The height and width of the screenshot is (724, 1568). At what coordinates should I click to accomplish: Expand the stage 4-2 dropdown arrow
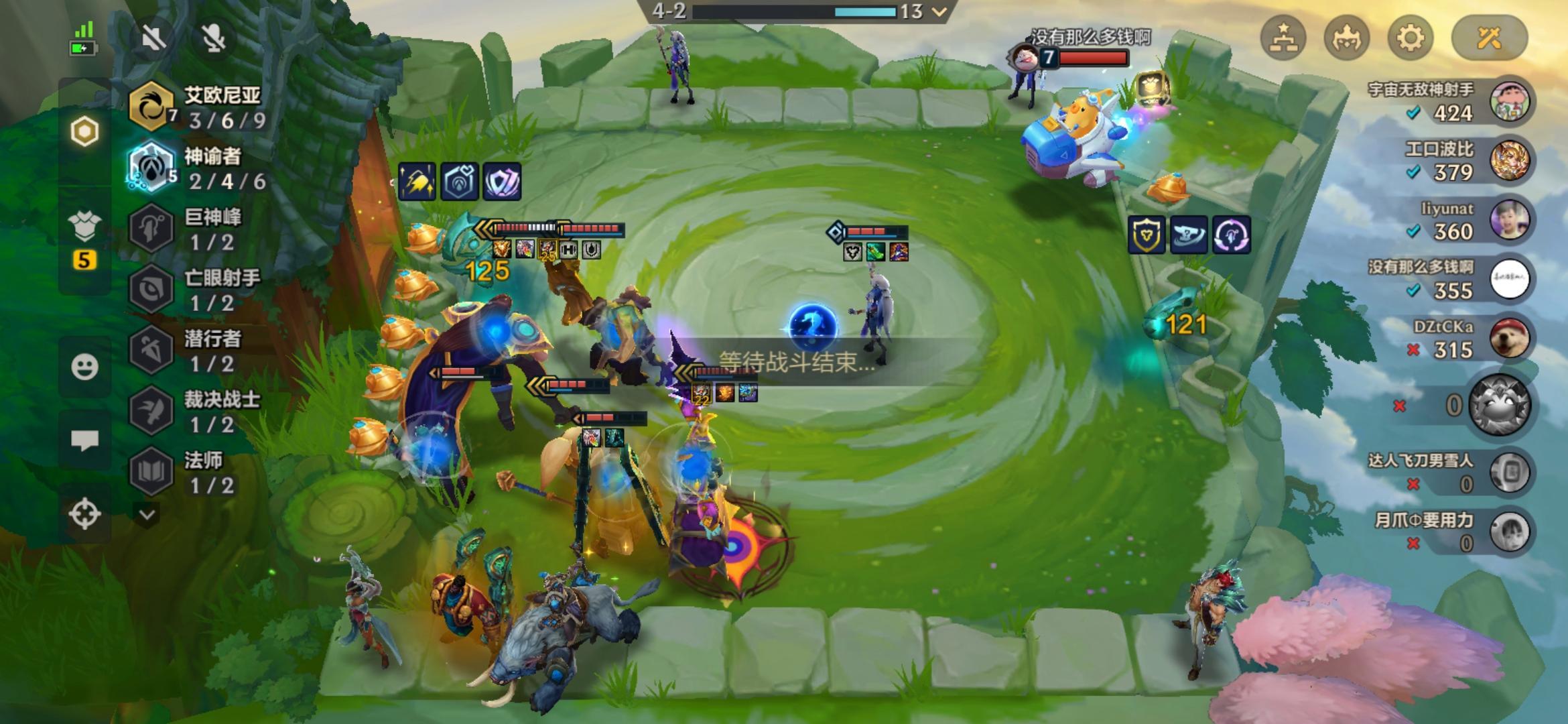(939, 11)
